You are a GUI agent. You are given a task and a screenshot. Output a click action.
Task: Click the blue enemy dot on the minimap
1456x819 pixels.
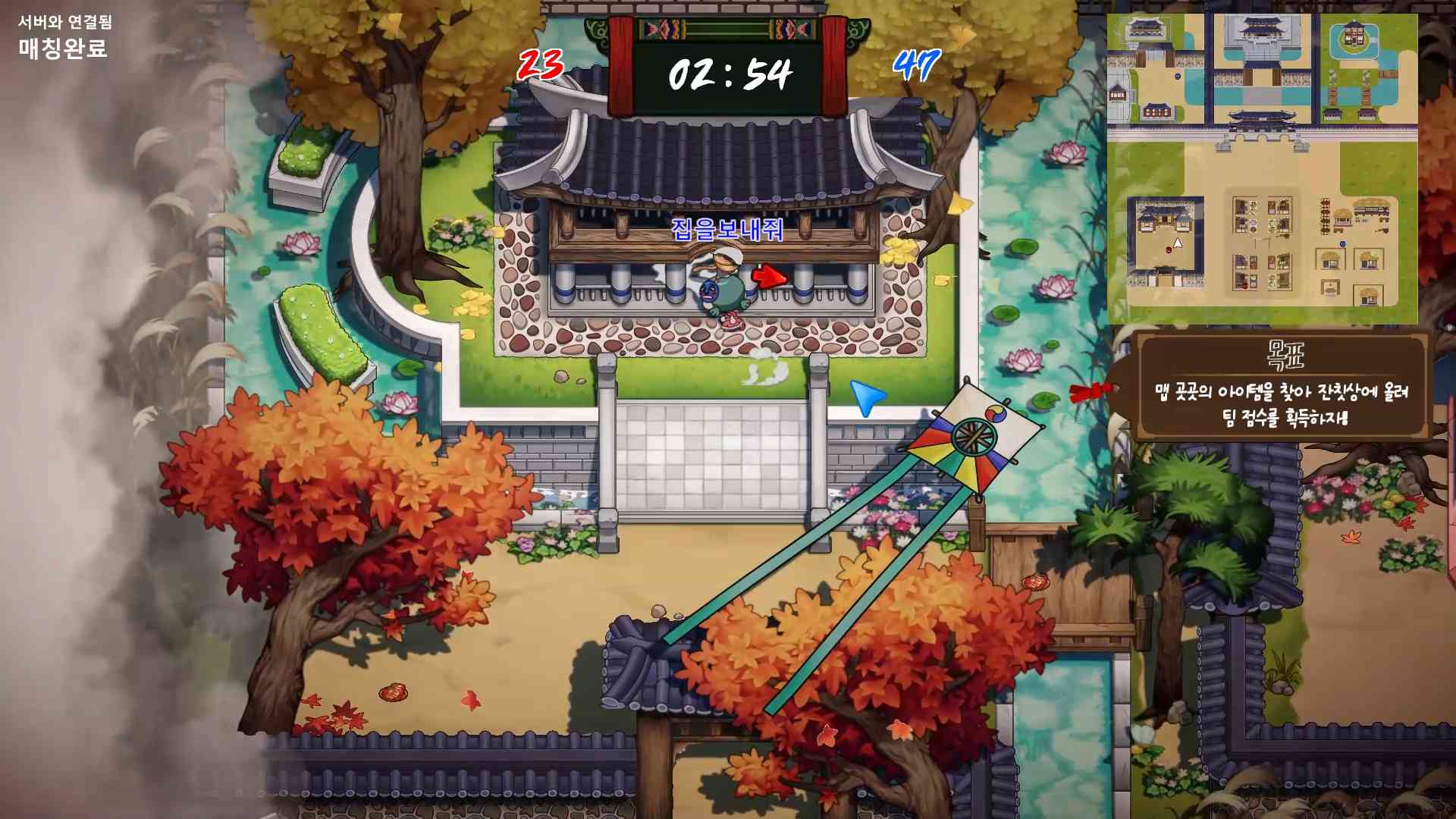coord(1343,244)
